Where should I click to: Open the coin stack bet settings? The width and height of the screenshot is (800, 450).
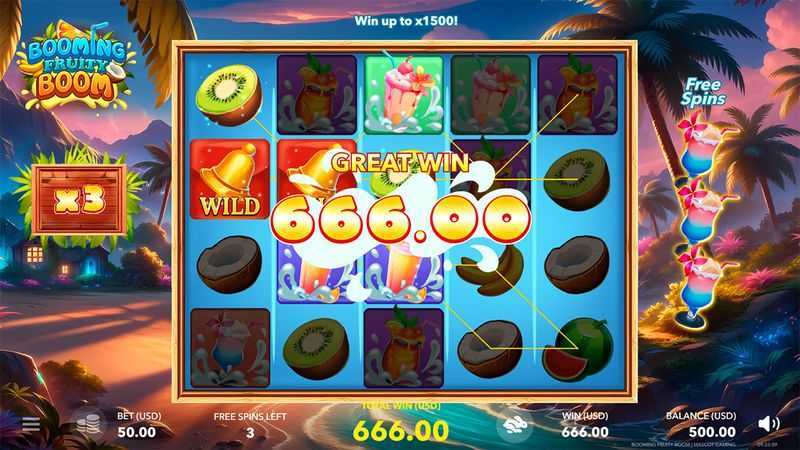pos(90,423)
